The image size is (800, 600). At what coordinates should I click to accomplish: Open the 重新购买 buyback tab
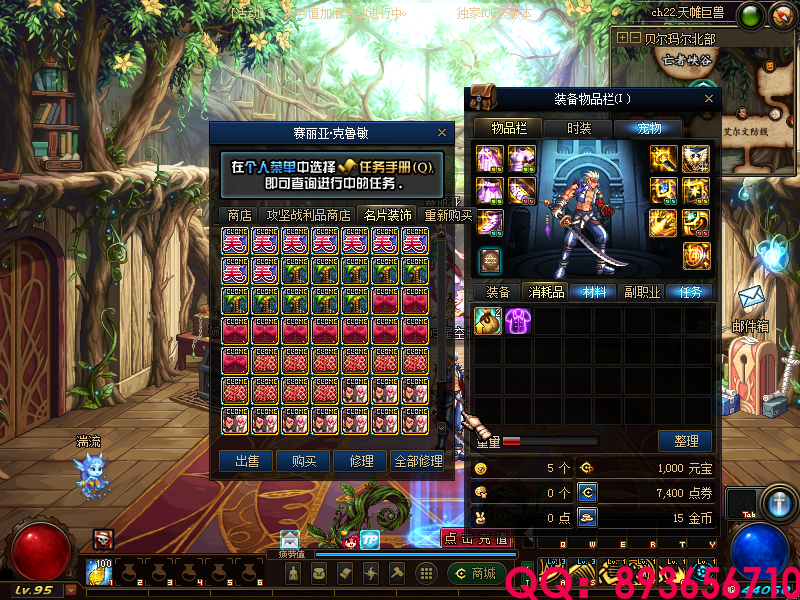tap(448, 215)
